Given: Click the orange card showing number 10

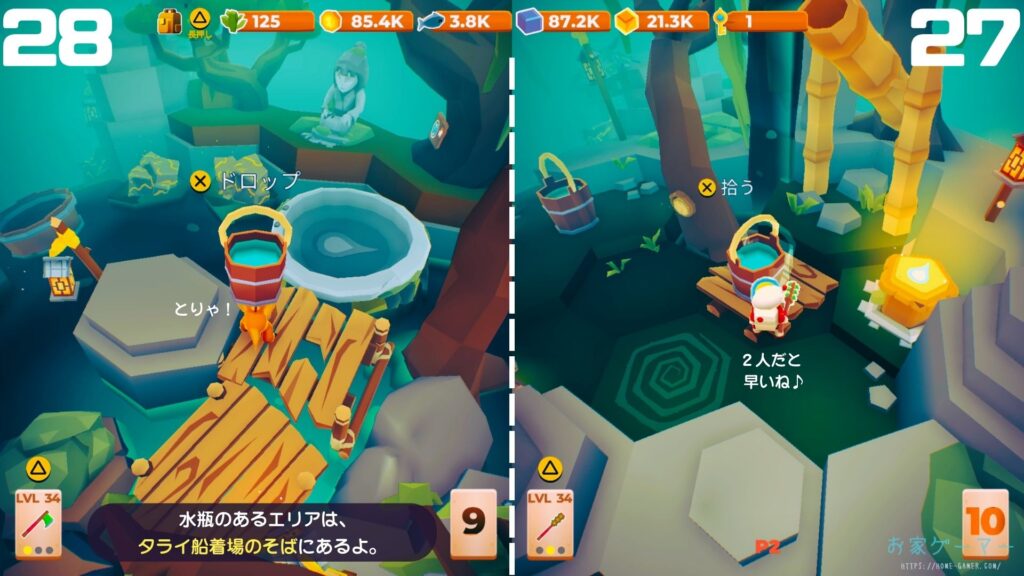Looking at the screenshot, I should [985, 523].
